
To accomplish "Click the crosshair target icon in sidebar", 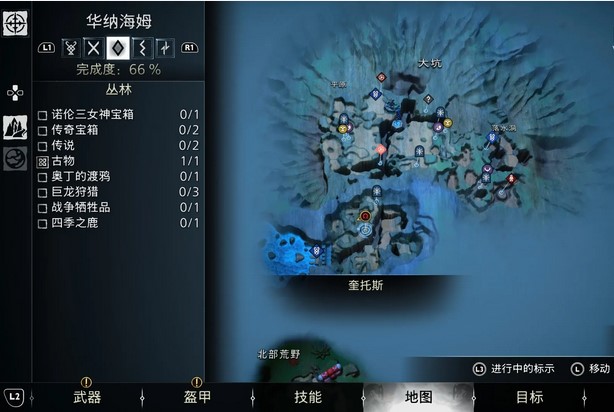I will (15, 23).
